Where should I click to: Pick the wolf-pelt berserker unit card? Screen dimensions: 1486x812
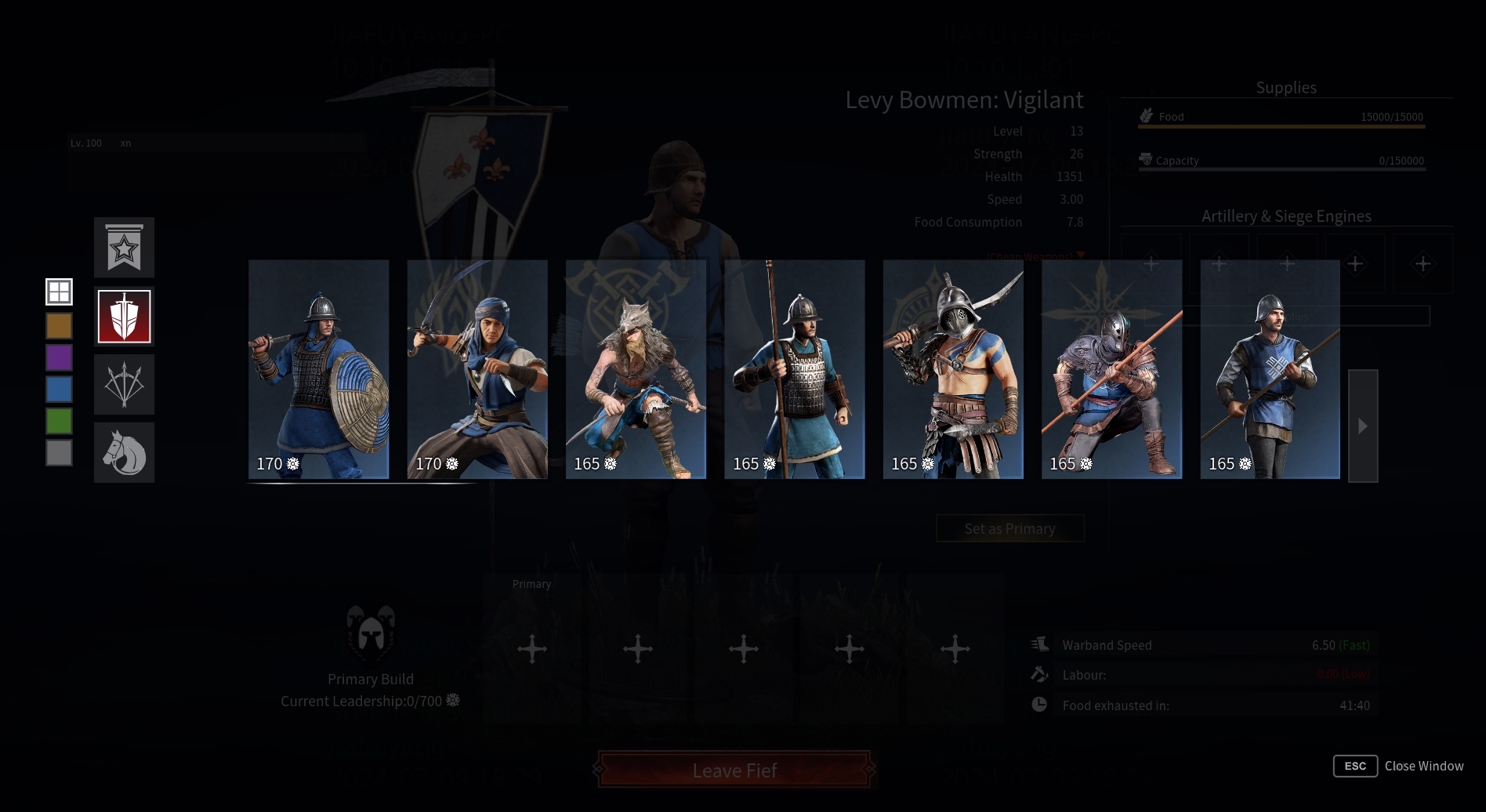coord(636,369)
